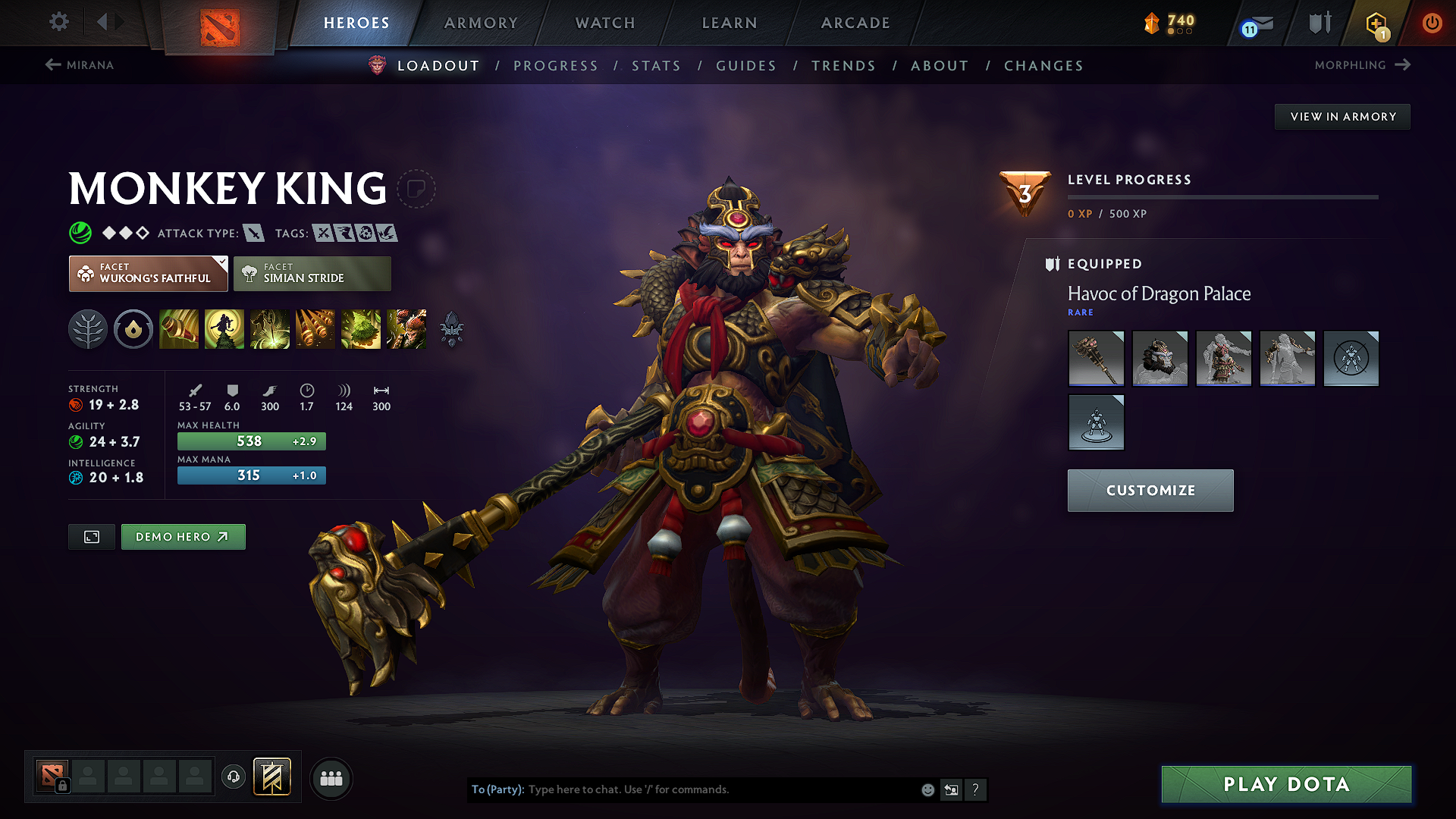Select the Wukong's Faithful facet
The height and width of the screenshot is (819, 1456).
tap(149, 274)
